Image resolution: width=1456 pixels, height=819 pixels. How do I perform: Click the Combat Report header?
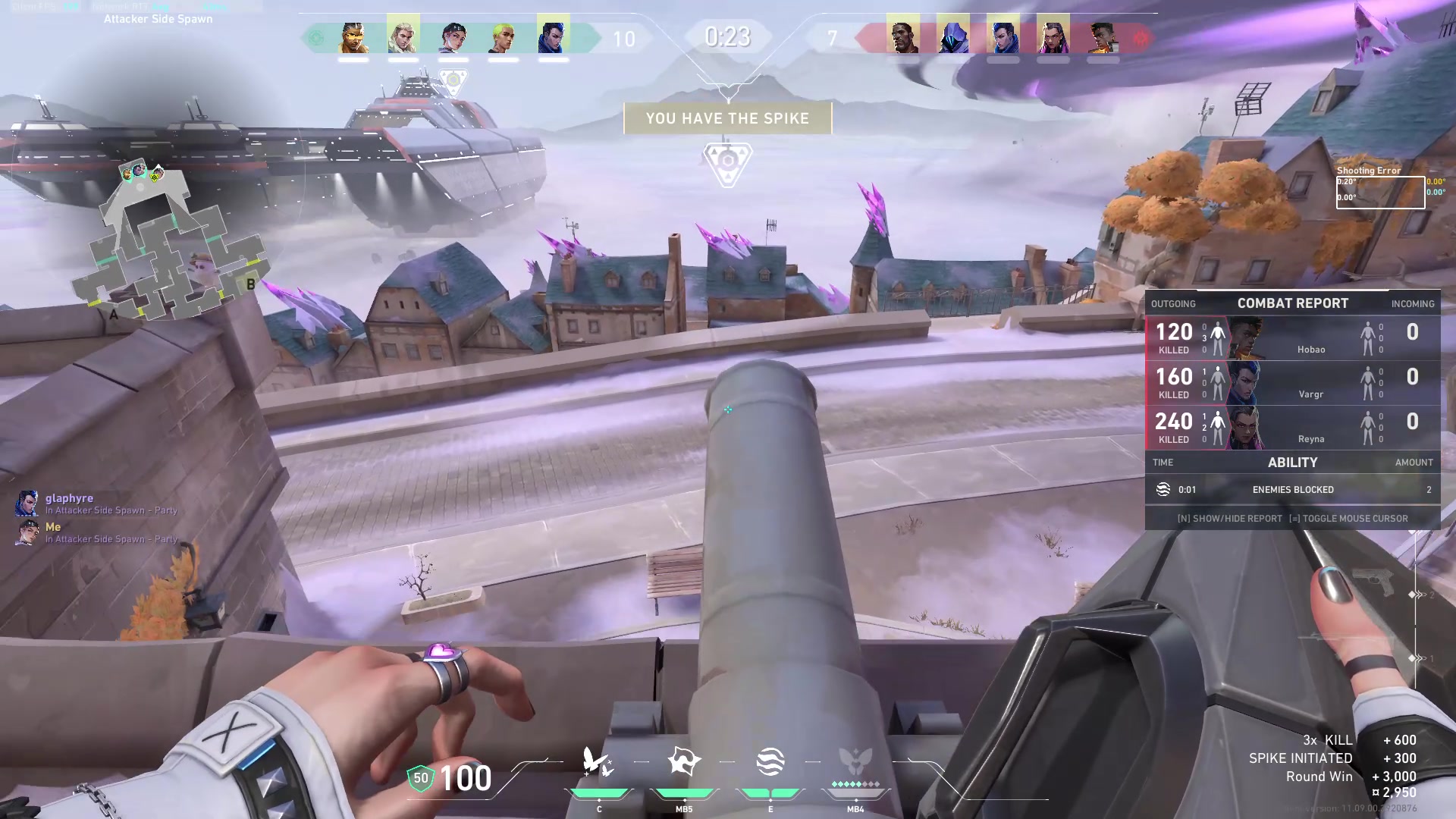1292,303
